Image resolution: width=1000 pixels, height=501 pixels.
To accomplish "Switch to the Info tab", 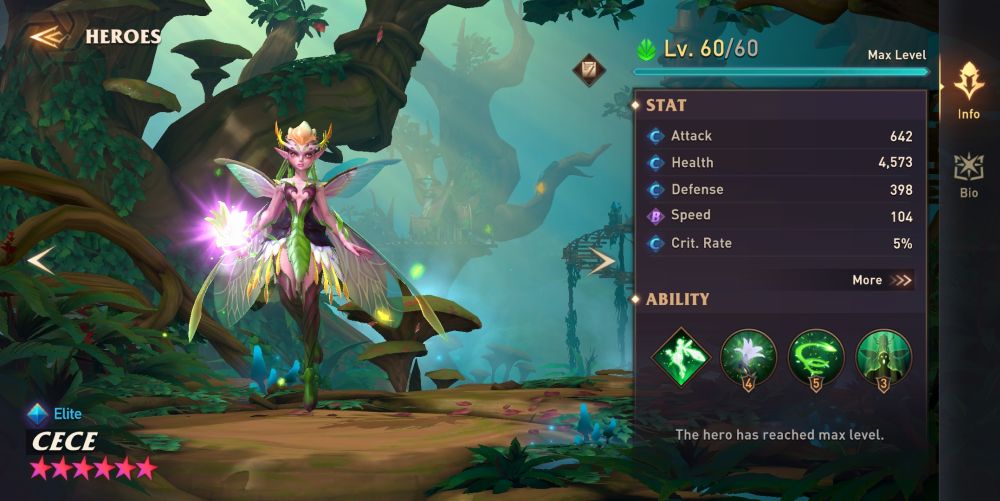I will [968, 90].
